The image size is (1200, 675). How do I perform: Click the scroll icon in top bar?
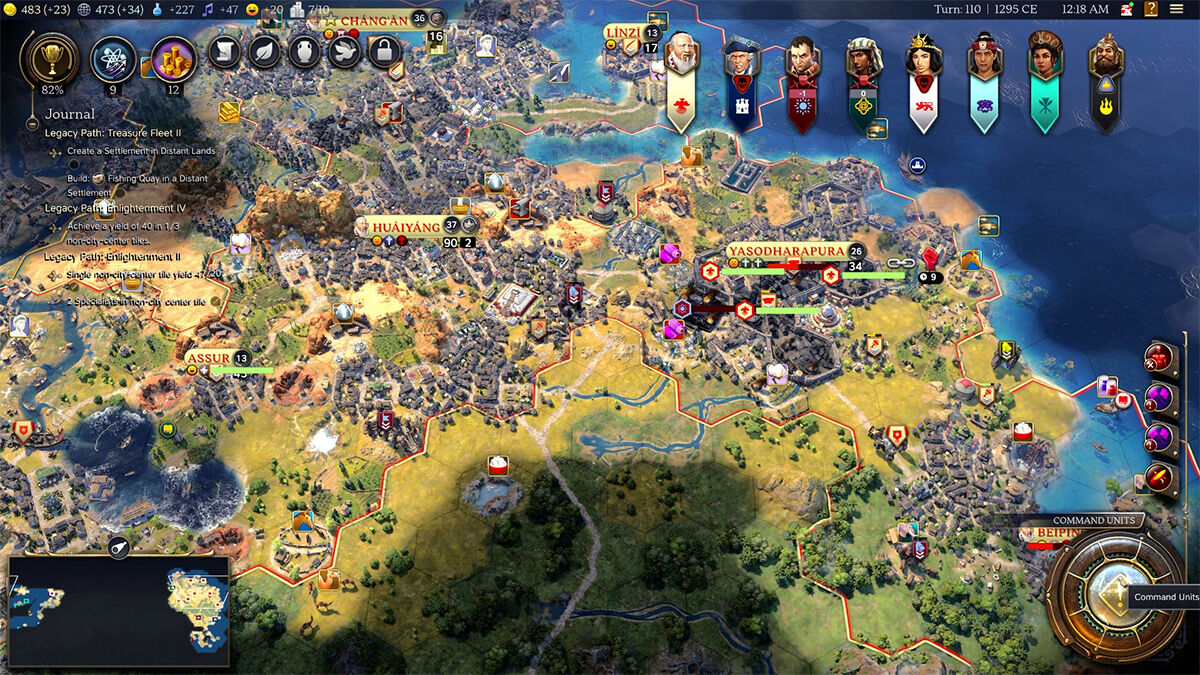point(224,52)
